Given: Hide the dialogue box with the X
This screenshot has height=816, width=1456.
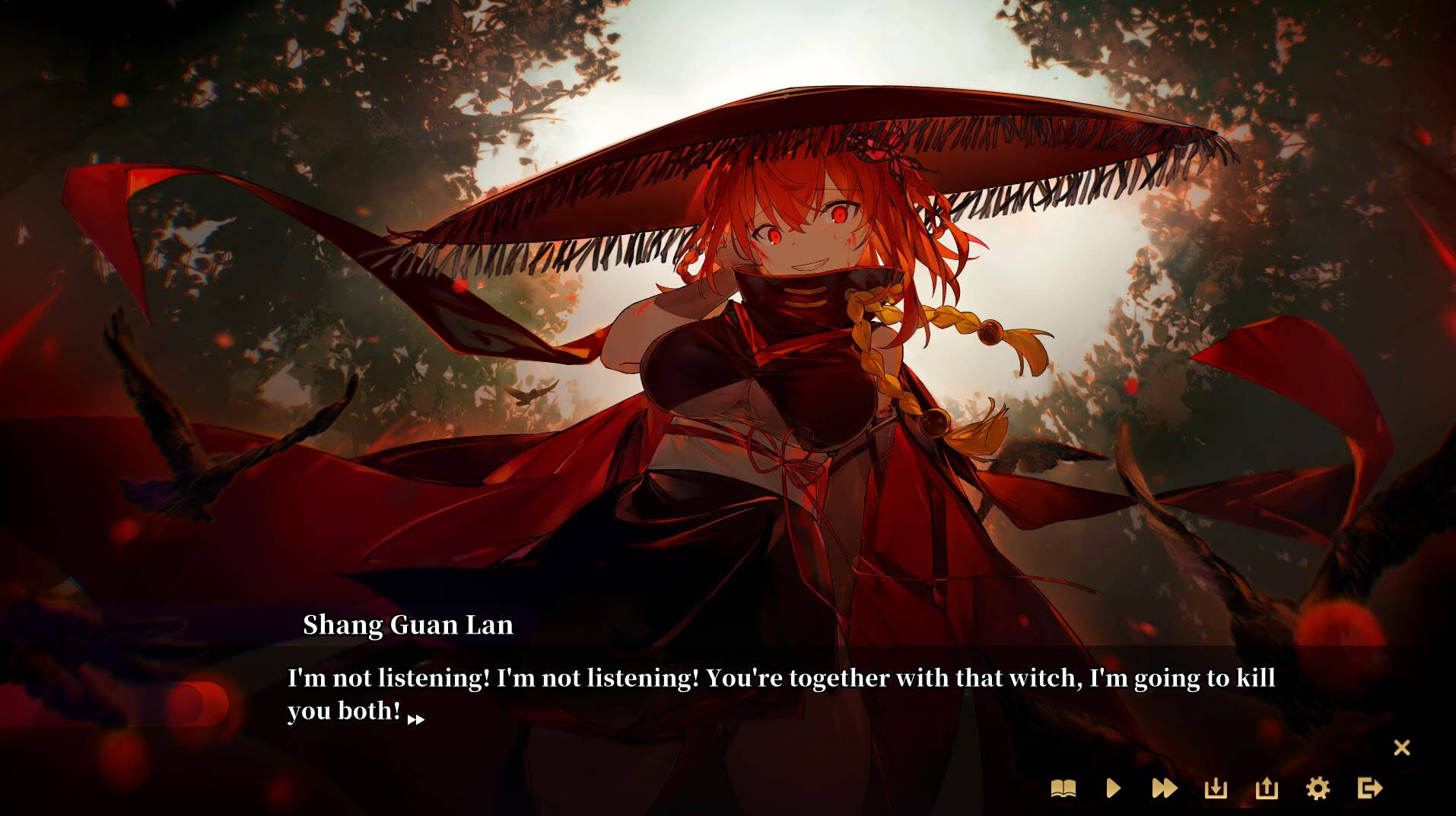Looking at the screenshot, I should click(1401, 748).
